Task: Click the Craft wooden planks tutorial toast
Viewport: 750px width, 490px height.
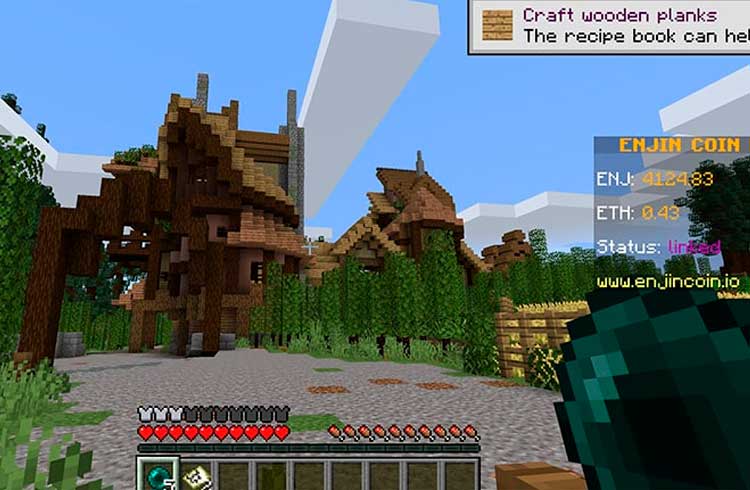Action: tap(610, 26)
